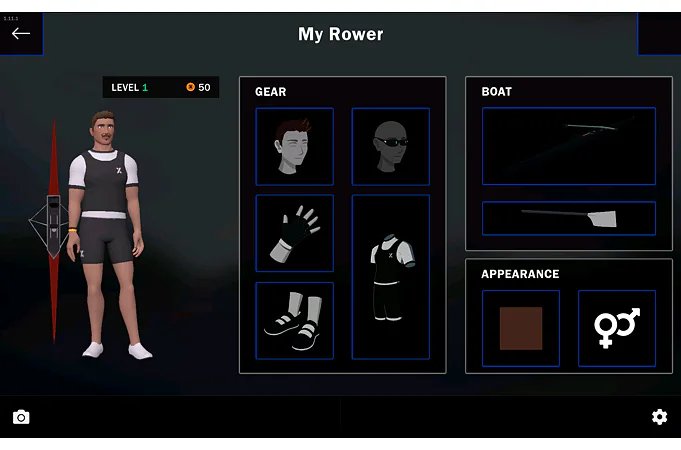Image resolution: width=681 pixels, height=450 pixels.
Task: Open settings via the gear icon
Action: coord(659,417)
